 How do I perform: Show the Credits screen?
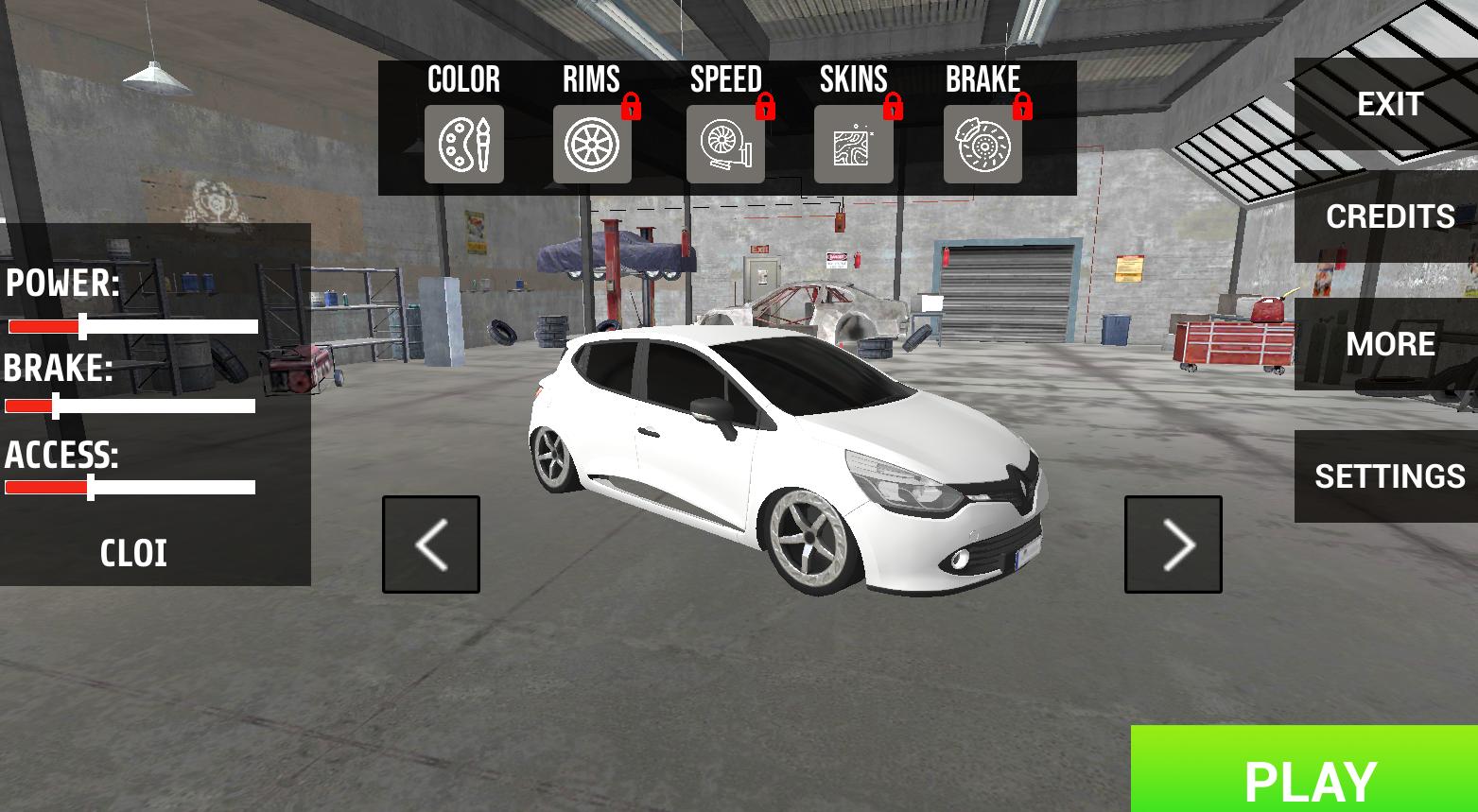[1389, 216]
